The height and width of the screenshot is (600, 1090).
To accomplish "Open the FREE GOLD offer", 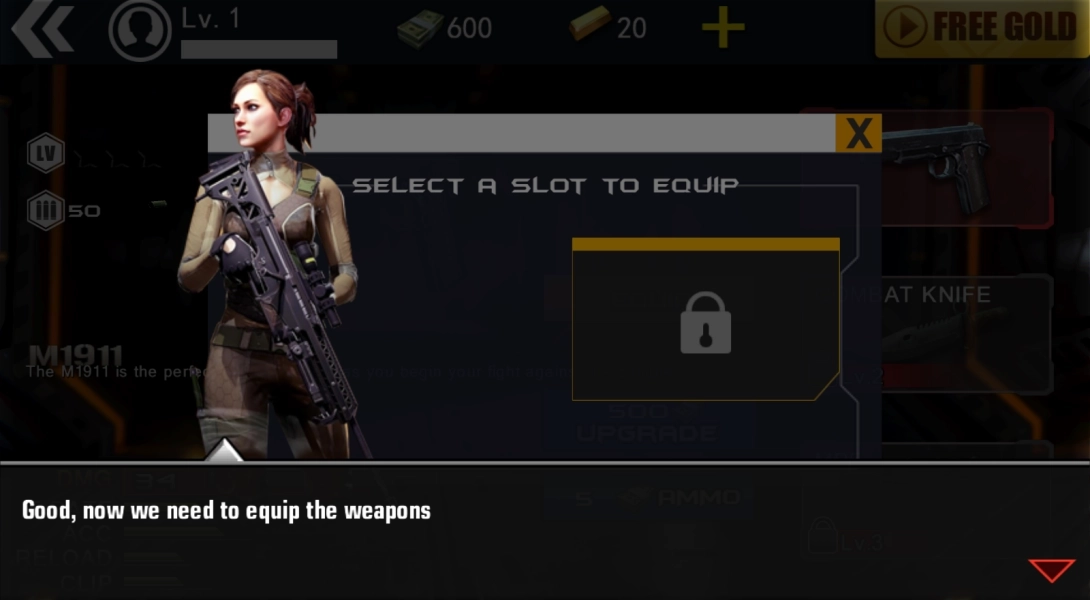I will click(981, 28).
